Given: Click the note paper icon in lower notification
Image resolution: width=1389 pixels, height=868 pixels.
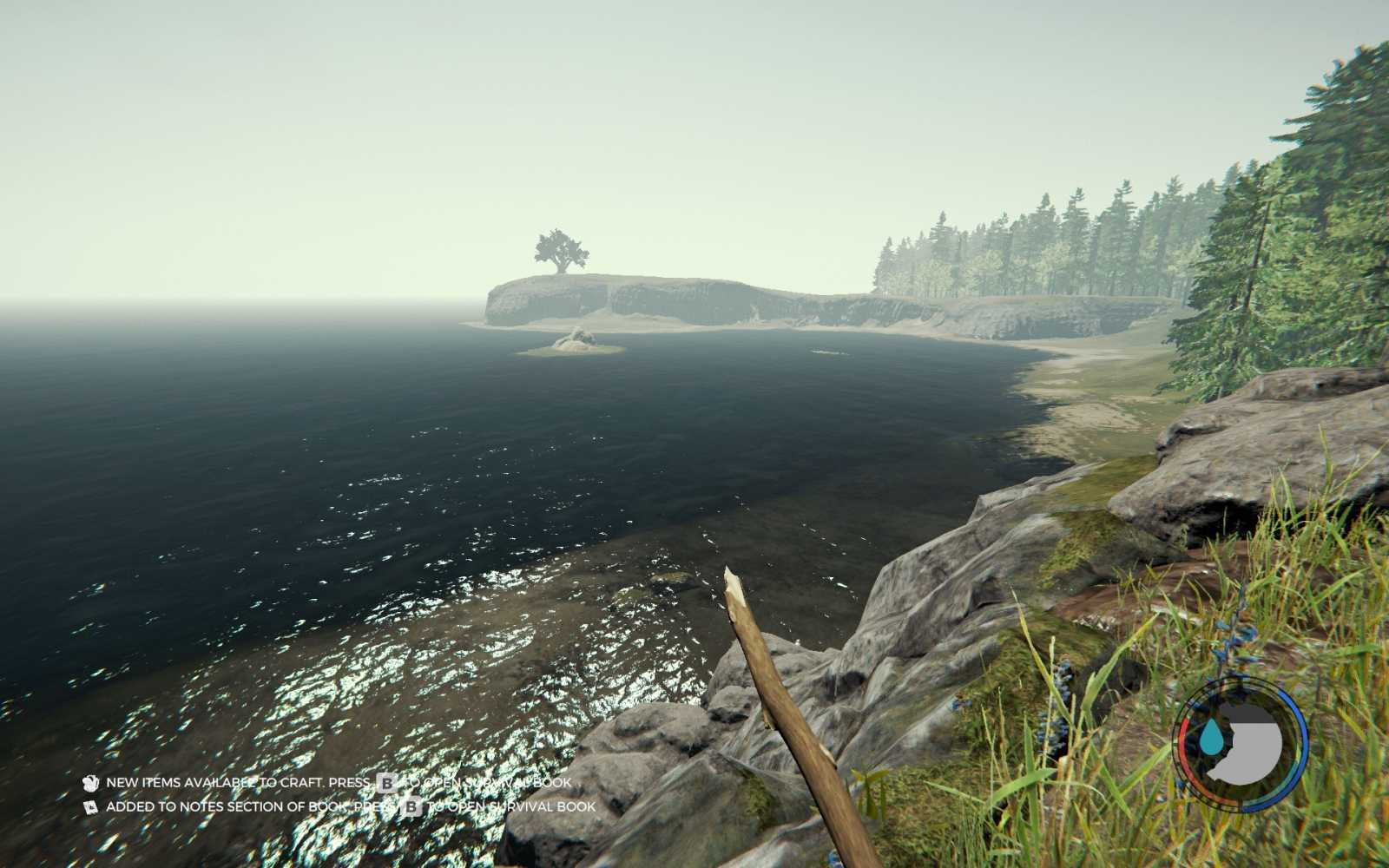Looking at the screenshot, I should [89, 806].
